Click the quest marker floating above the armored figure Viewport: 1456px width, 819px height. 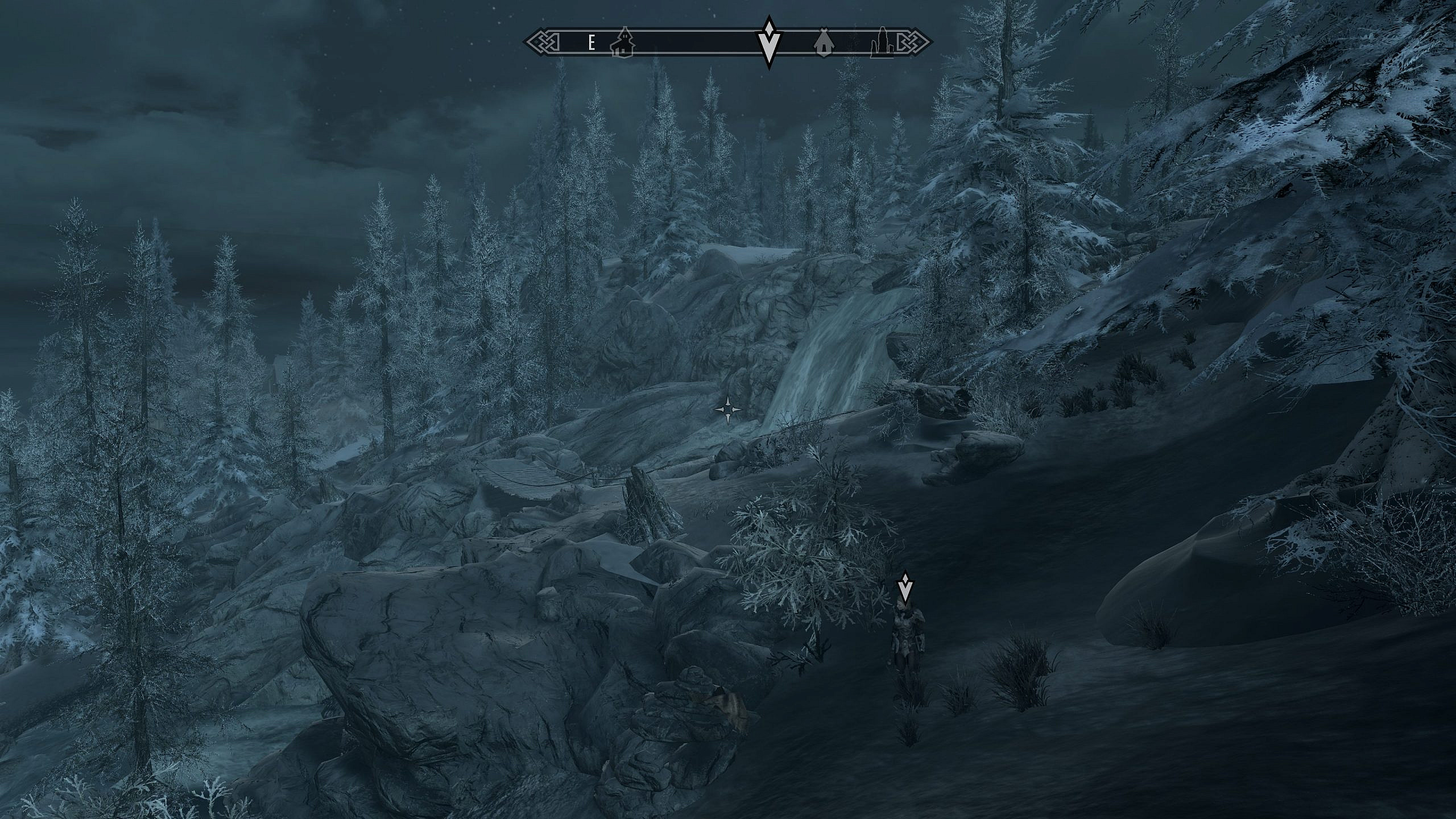pos(904,587)
